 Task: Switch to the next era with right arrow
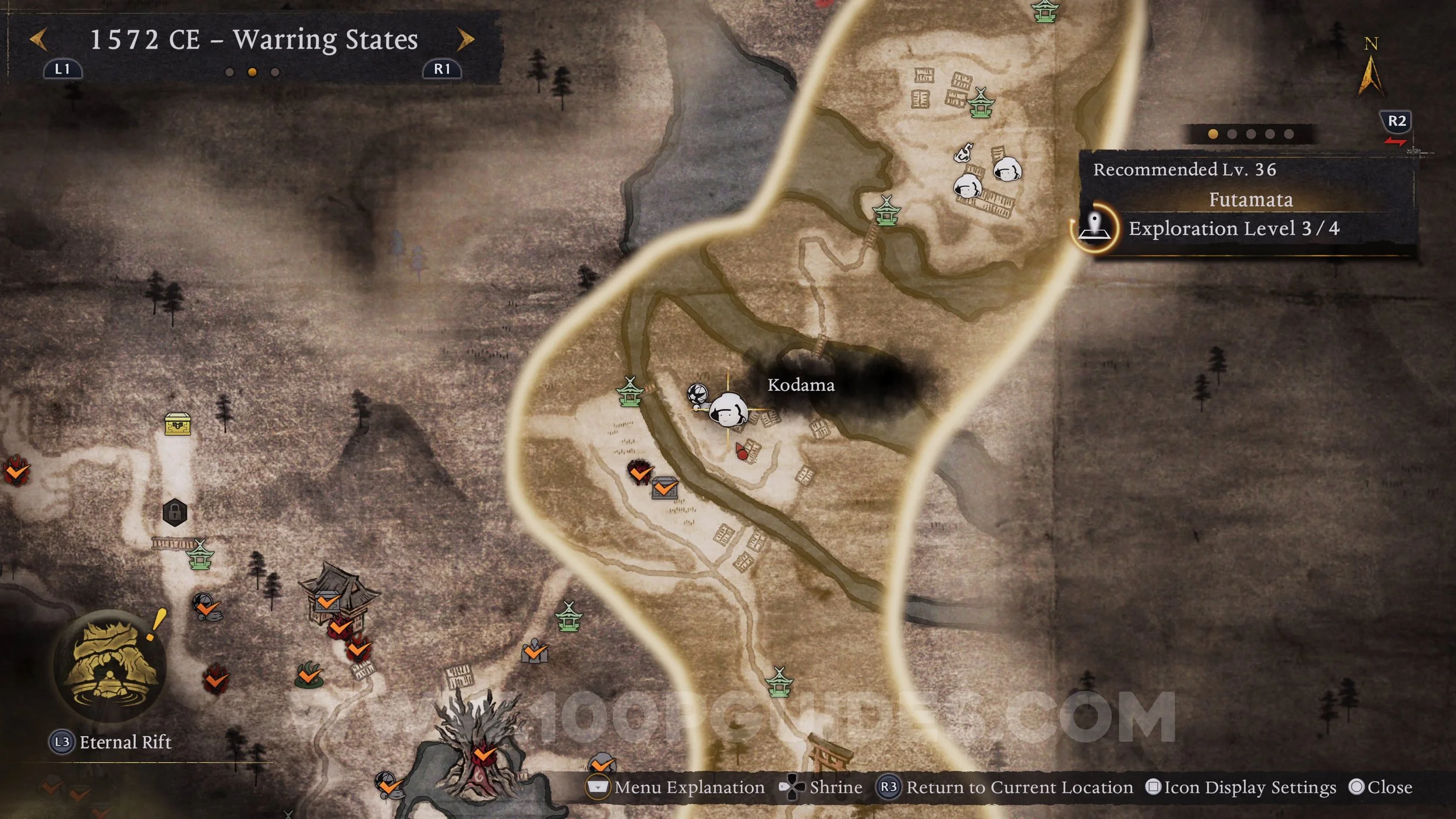465,40
